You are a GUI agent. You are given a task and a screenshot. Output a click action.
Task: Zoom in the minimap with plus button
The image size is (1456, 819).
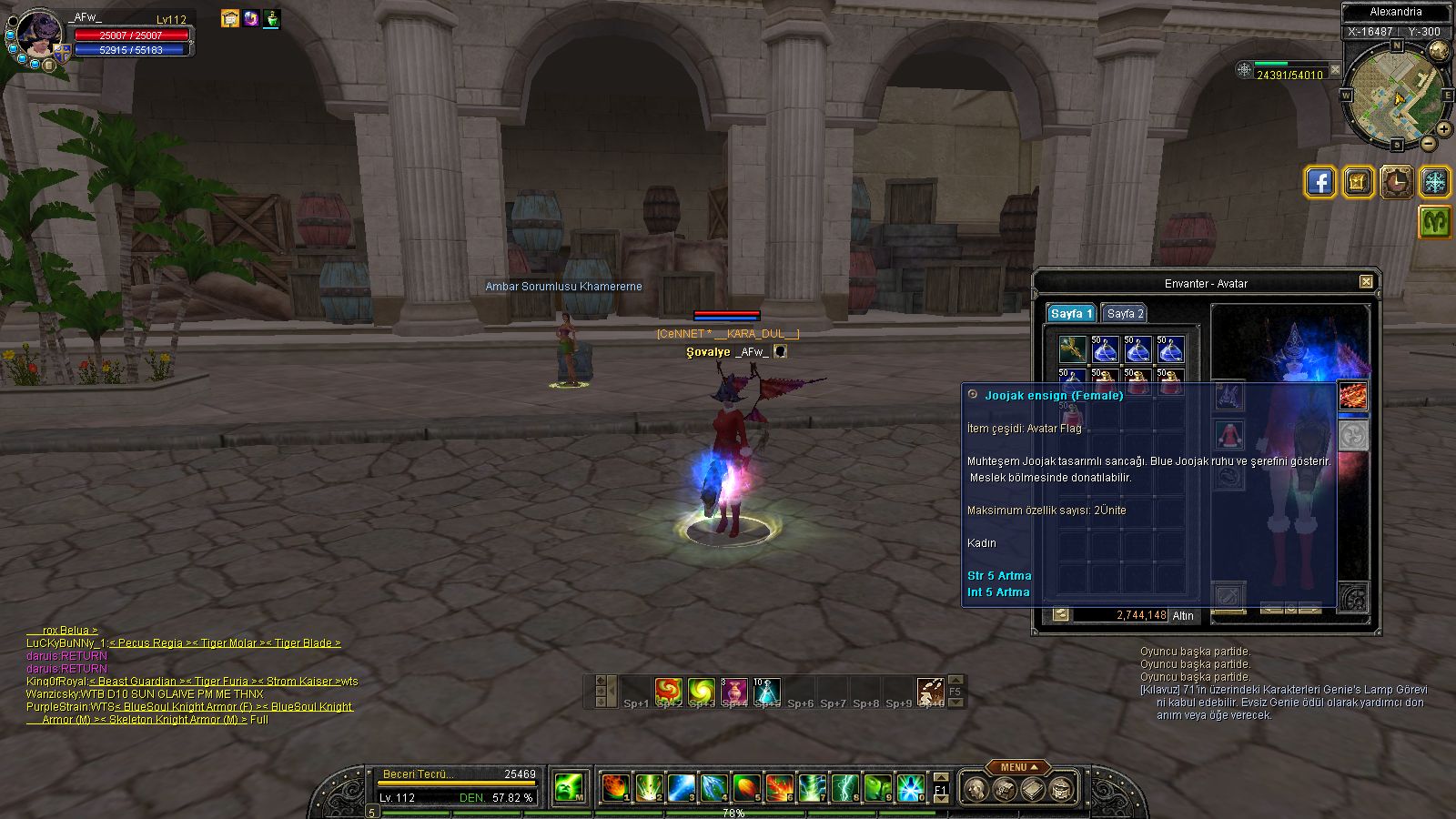pos(1444,130)
